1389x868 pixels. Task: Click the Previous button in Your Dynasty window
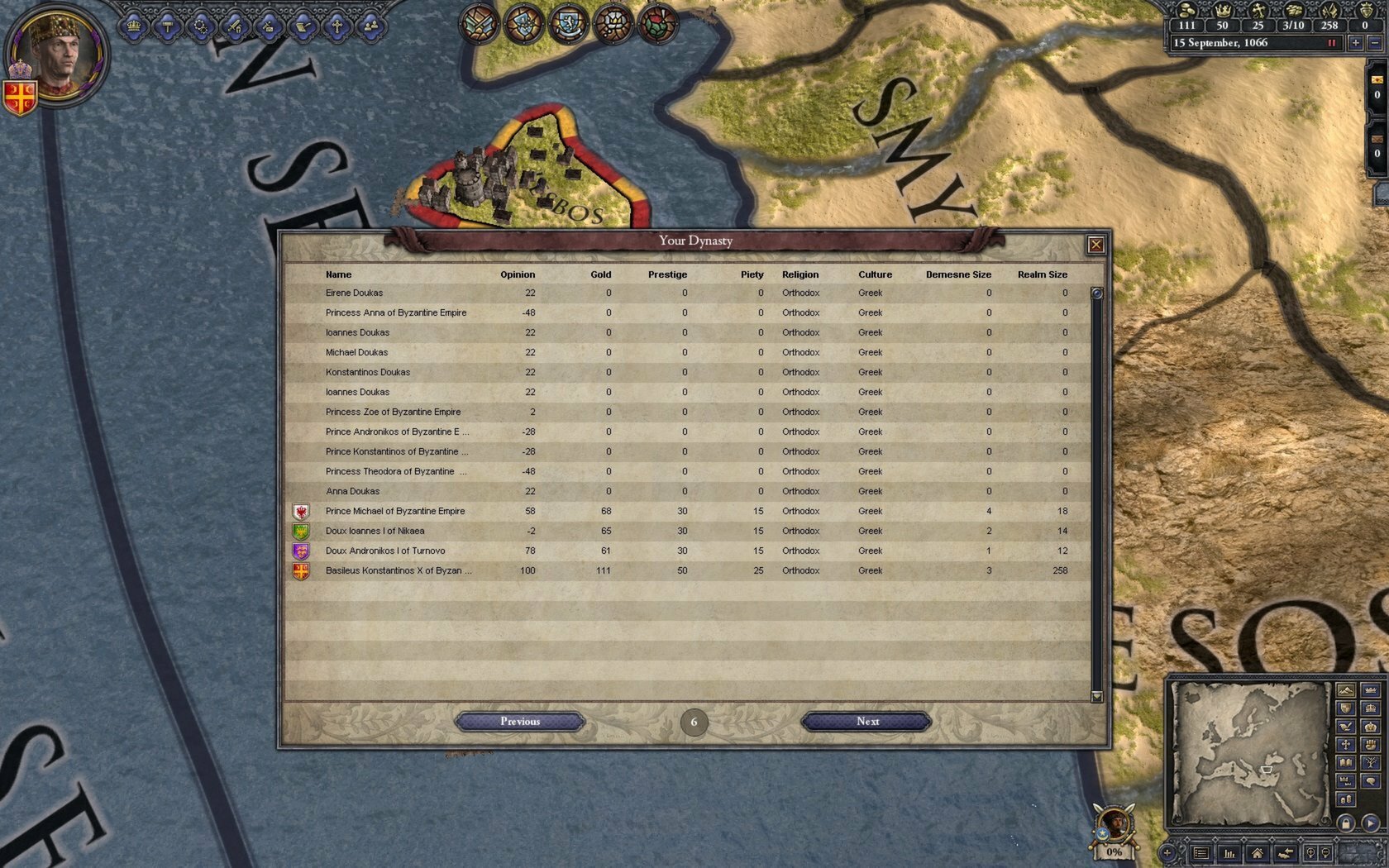(x=519, y=721)
